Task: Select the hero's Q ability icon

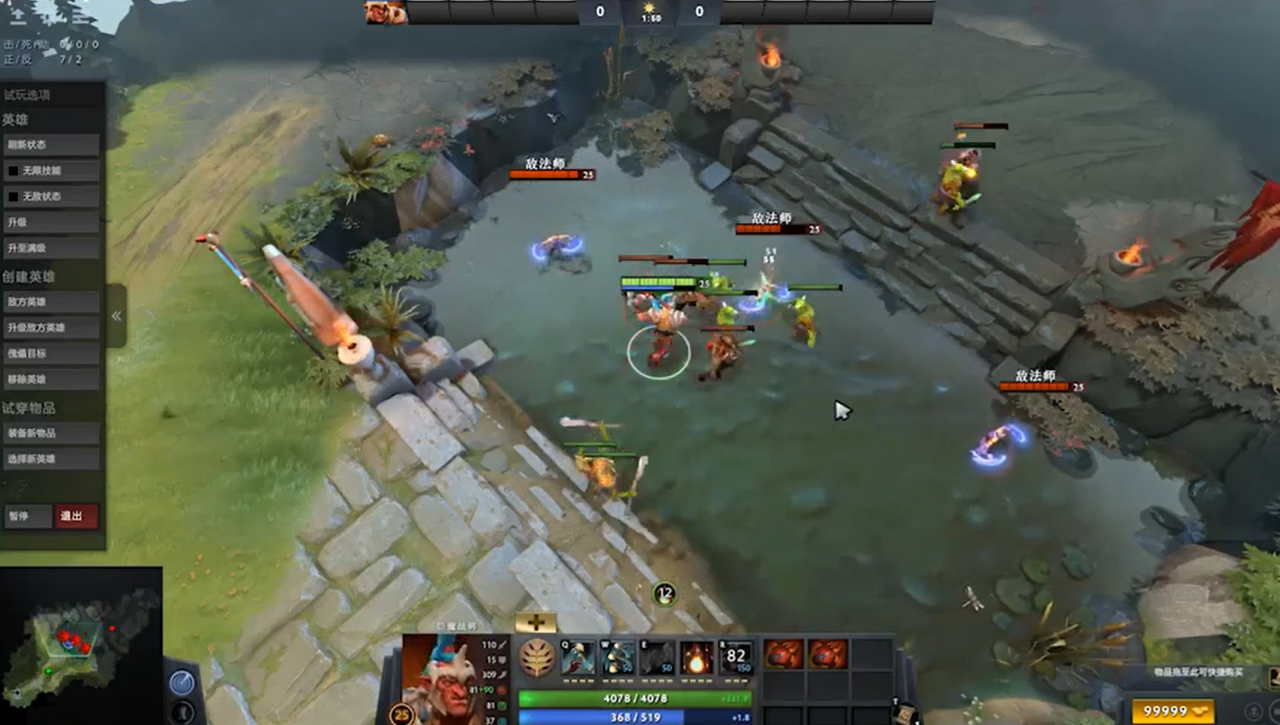Action: (x=580, y=657)
